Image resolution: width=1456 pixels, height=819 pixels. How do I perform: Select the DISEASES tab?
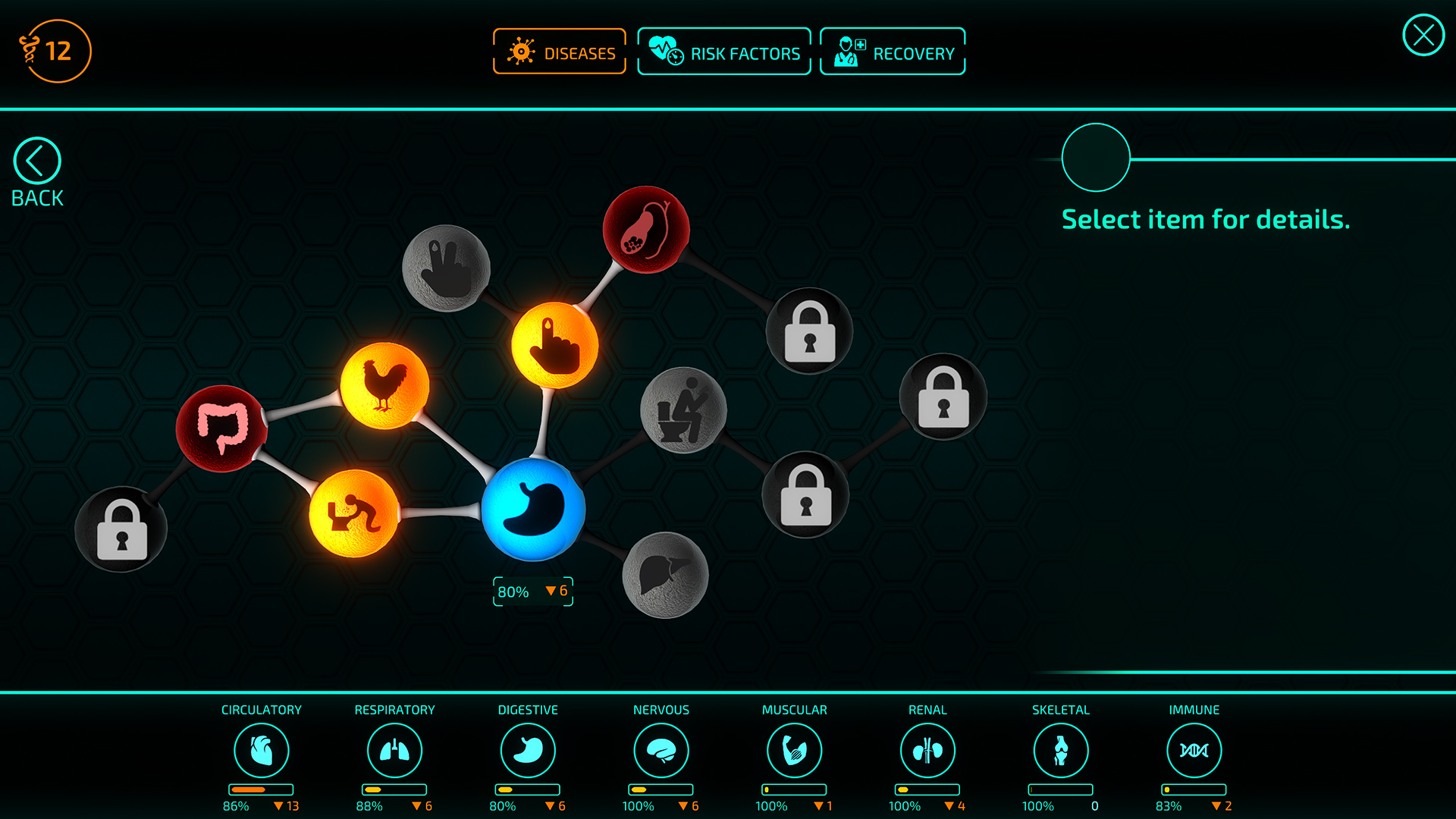pyautogui.click(x=559, y=51)
